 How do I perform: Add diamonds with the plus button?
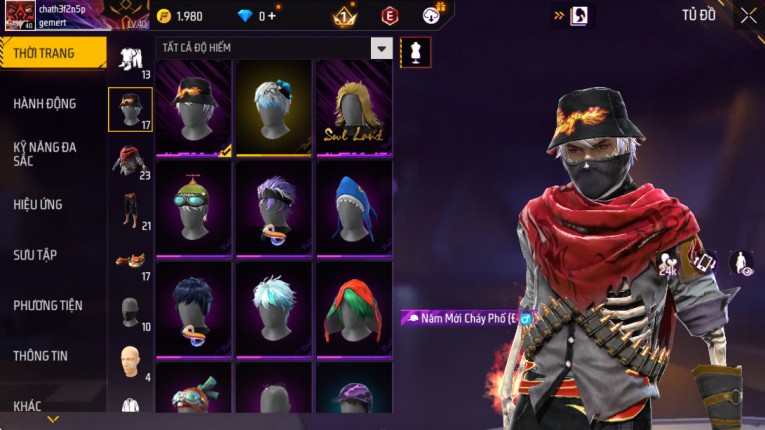click(x=272, y=16)
